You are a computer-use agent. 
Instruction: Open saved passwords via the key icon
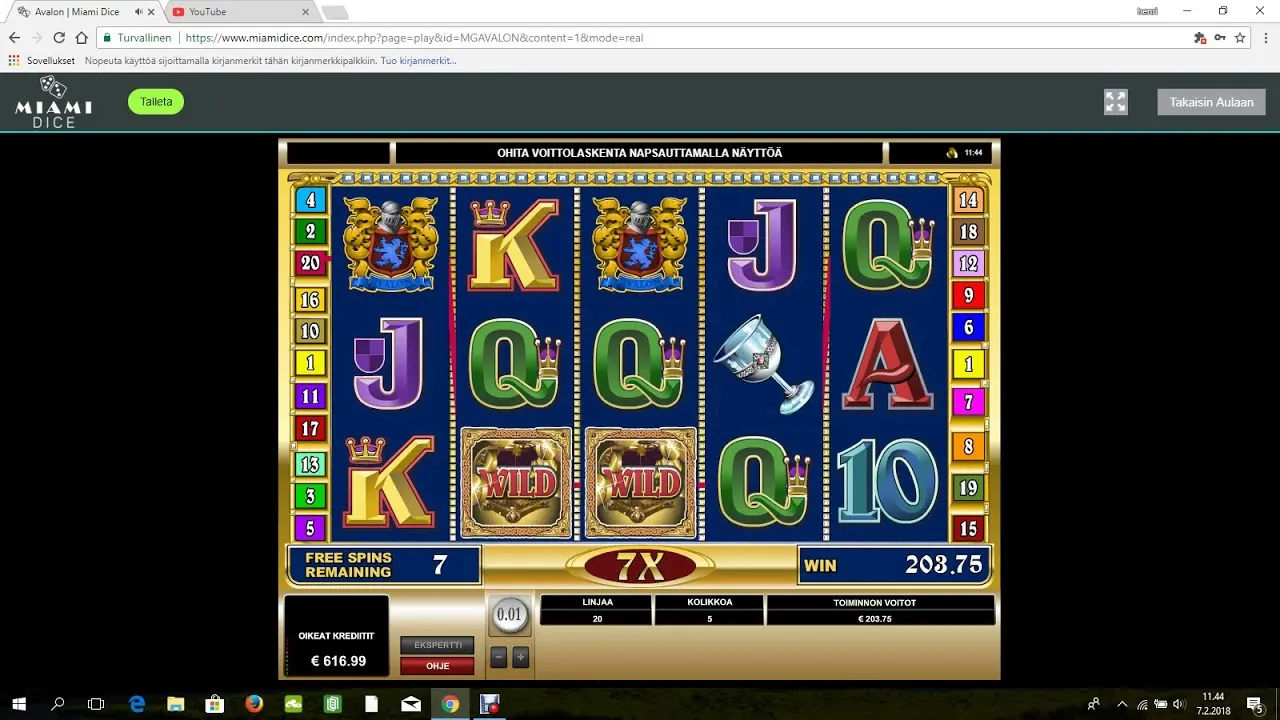[x=1220, y=37]
